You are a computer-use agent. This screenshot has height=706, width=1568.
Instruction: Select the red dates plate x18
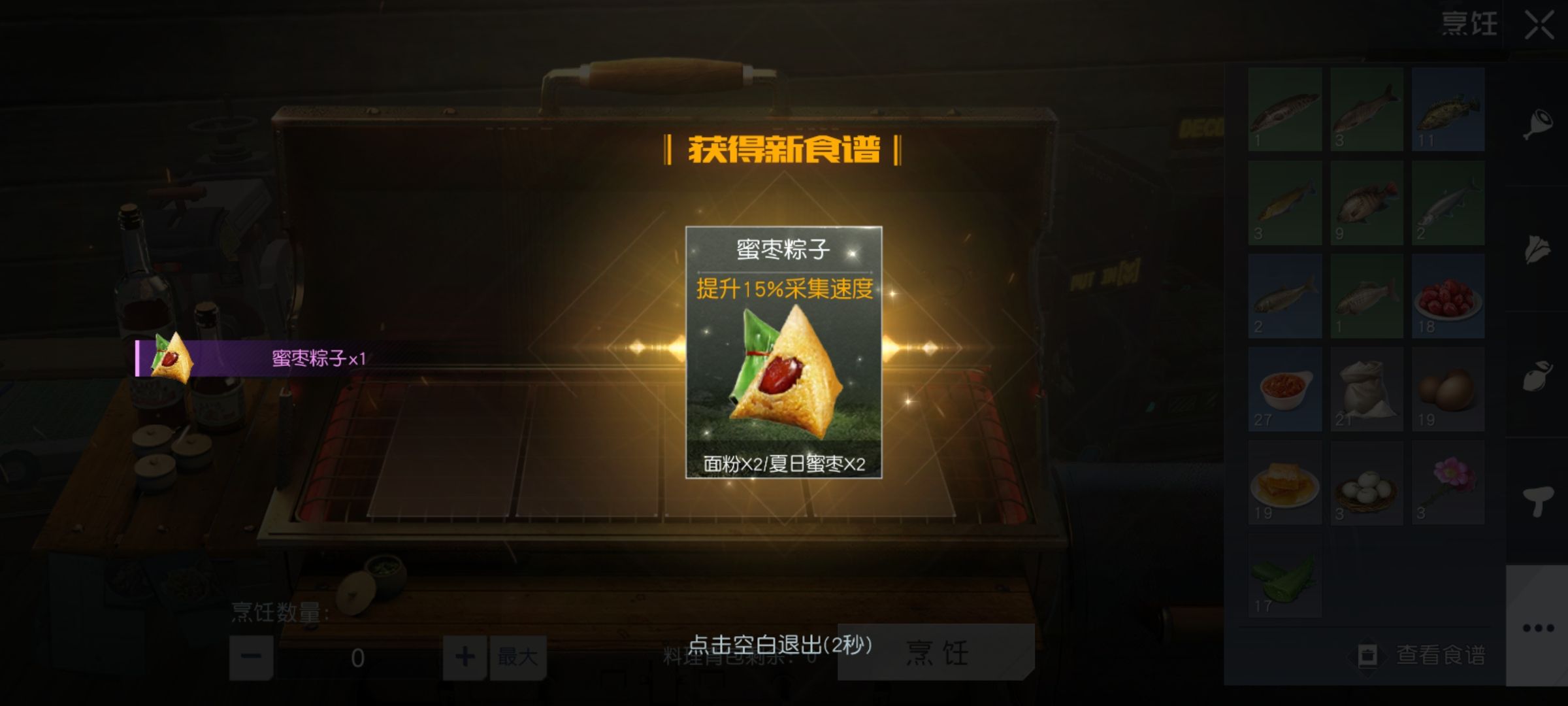click(x=1450, y=302)
